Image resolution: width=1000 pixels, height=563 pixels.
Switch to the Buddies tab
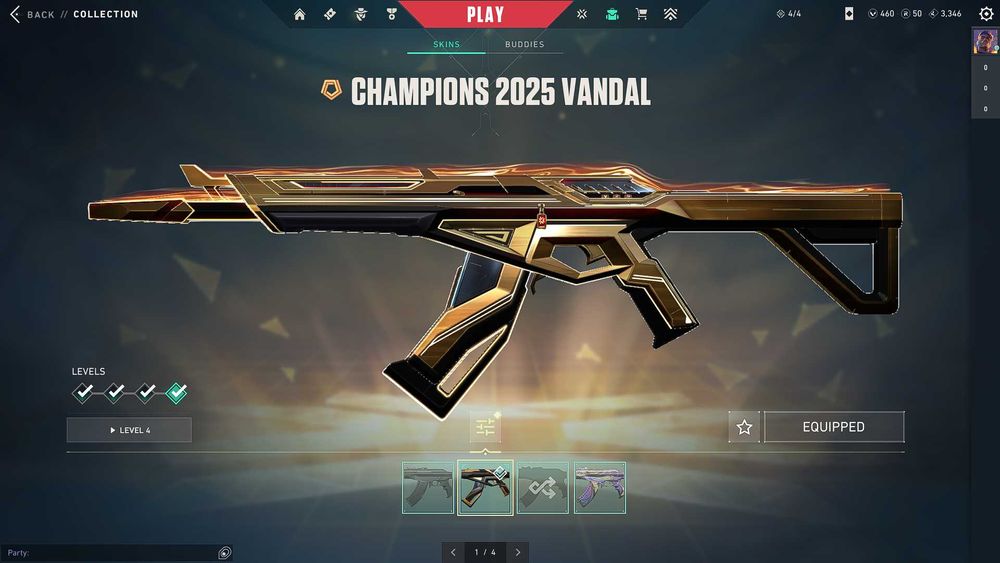coord(524,45)
